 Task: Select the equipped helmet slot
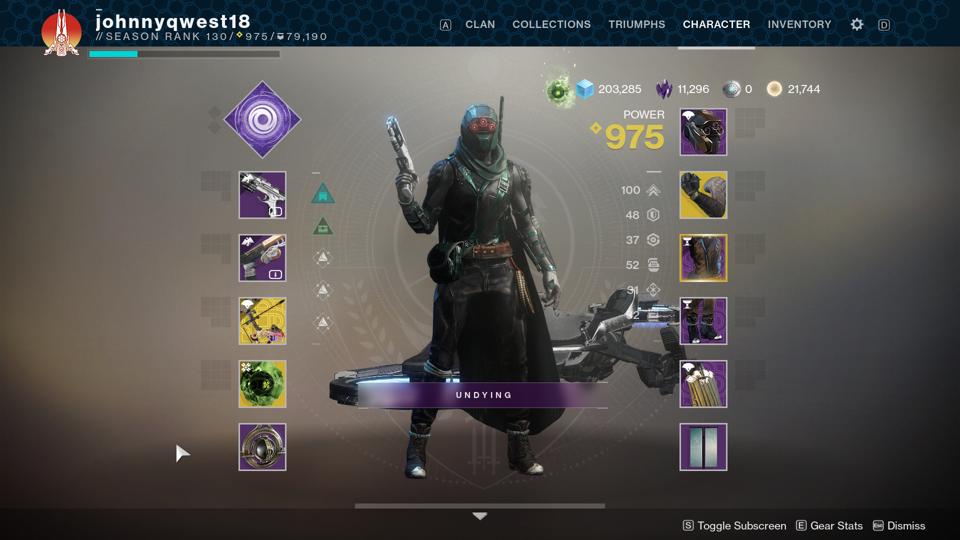point(703,132)
